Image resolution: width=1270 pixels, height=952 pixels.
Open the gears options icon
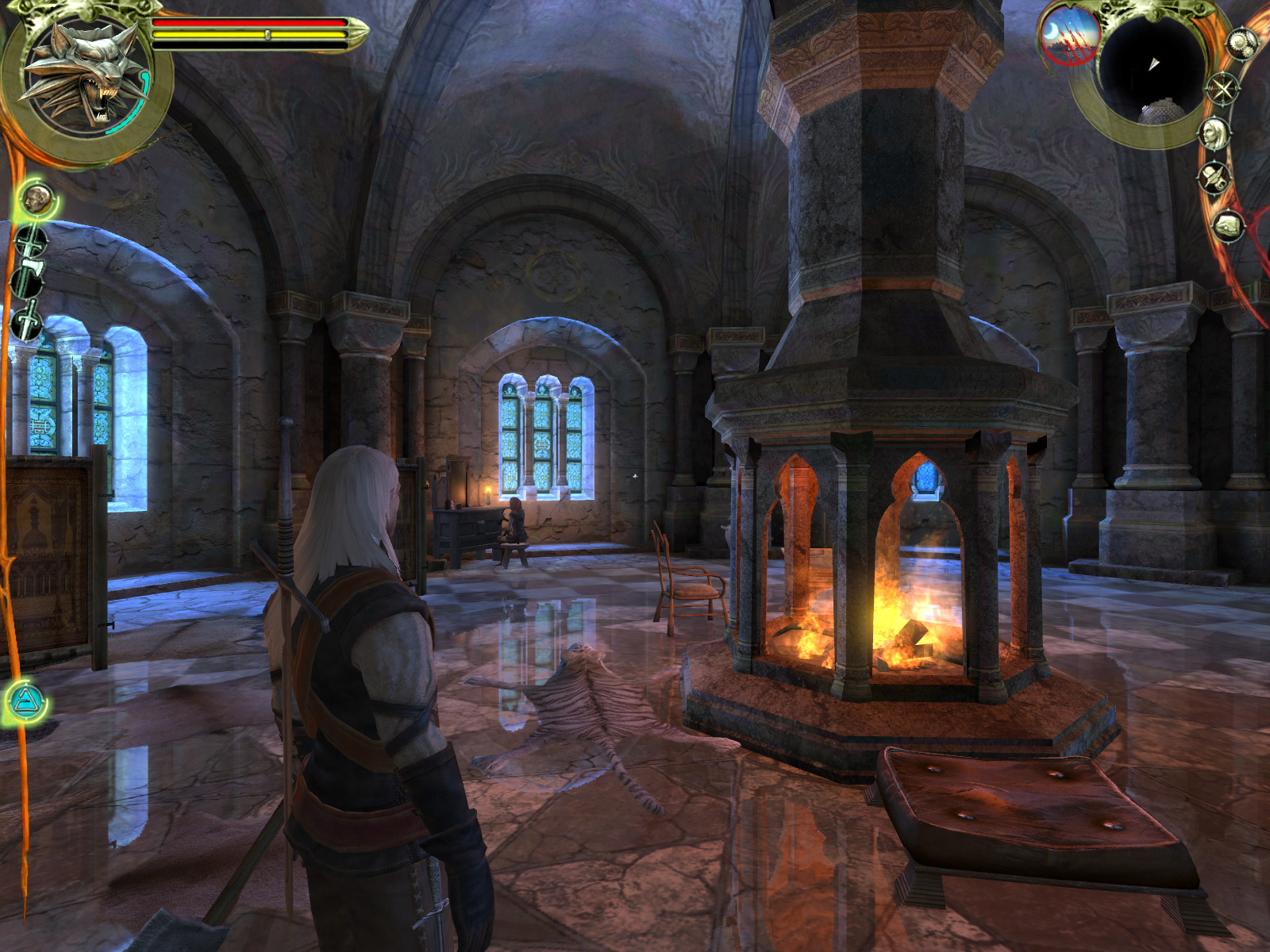(x=1239, y=42)
